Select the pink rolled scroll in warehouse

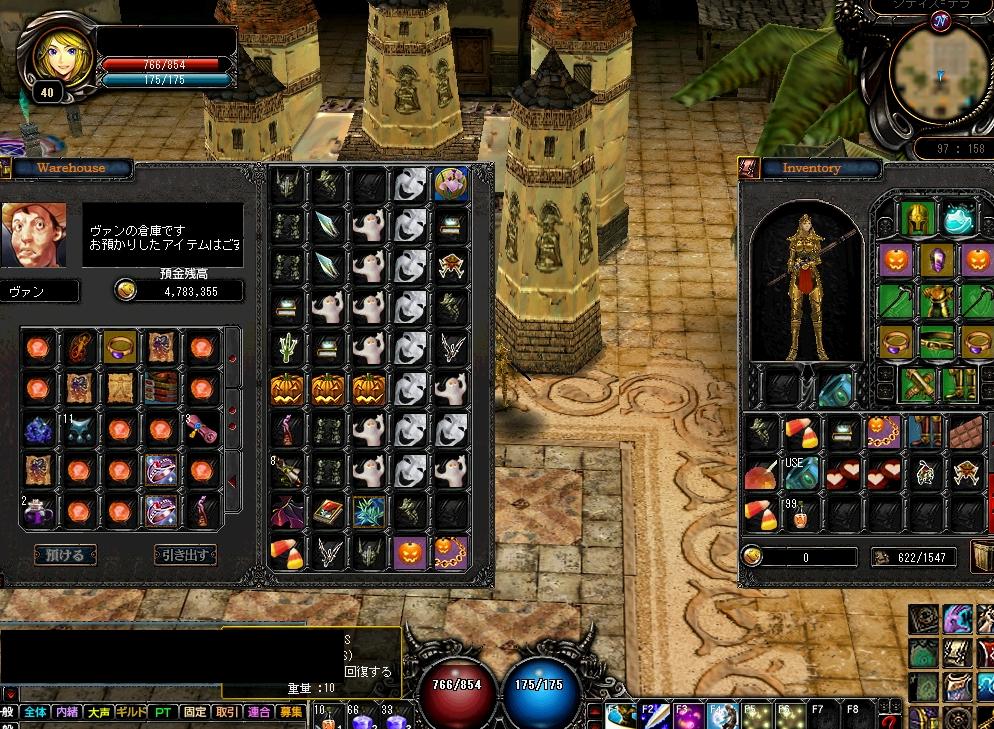203,429
